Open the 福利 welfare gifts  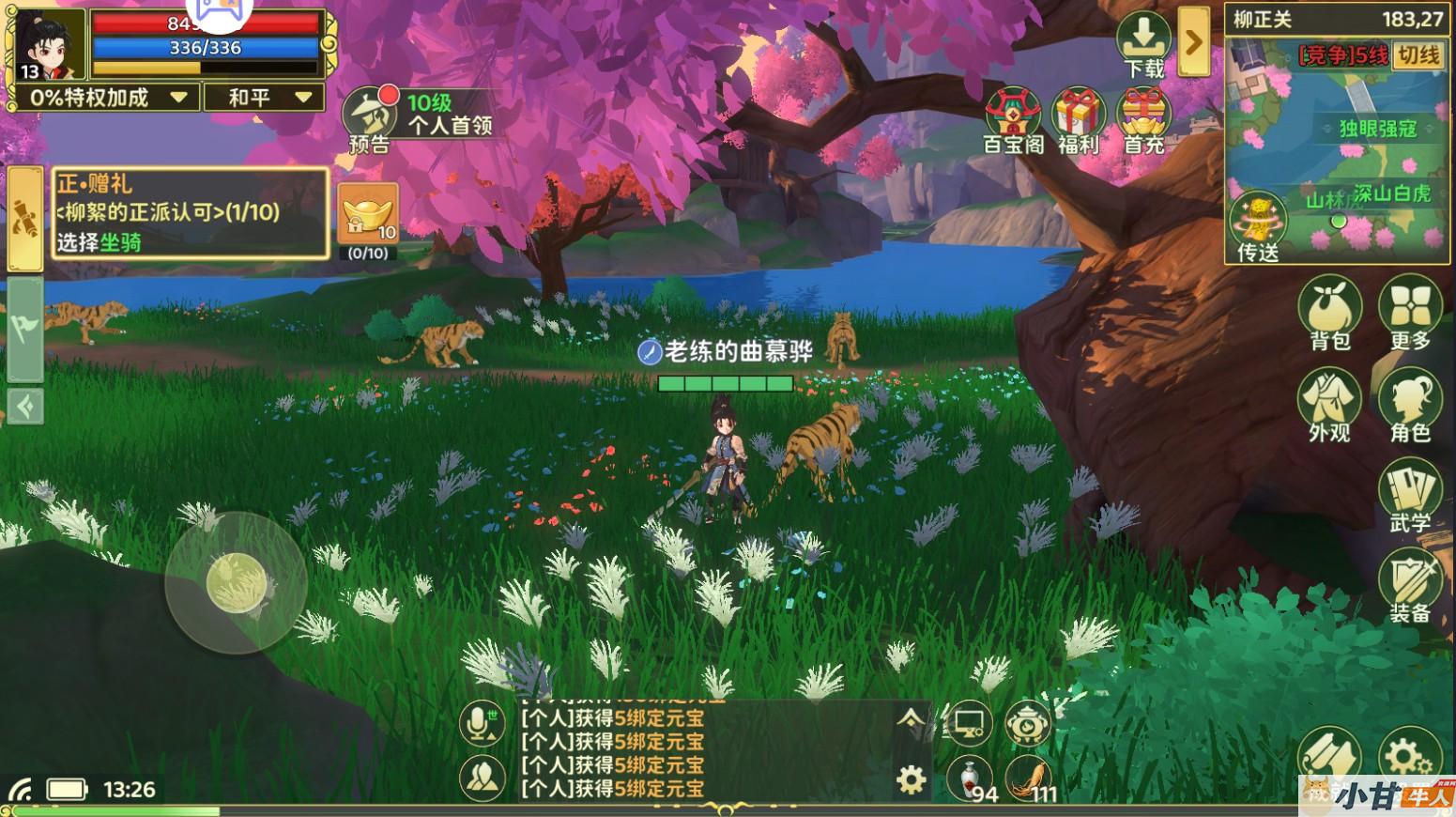click(x=1079, y=120)
